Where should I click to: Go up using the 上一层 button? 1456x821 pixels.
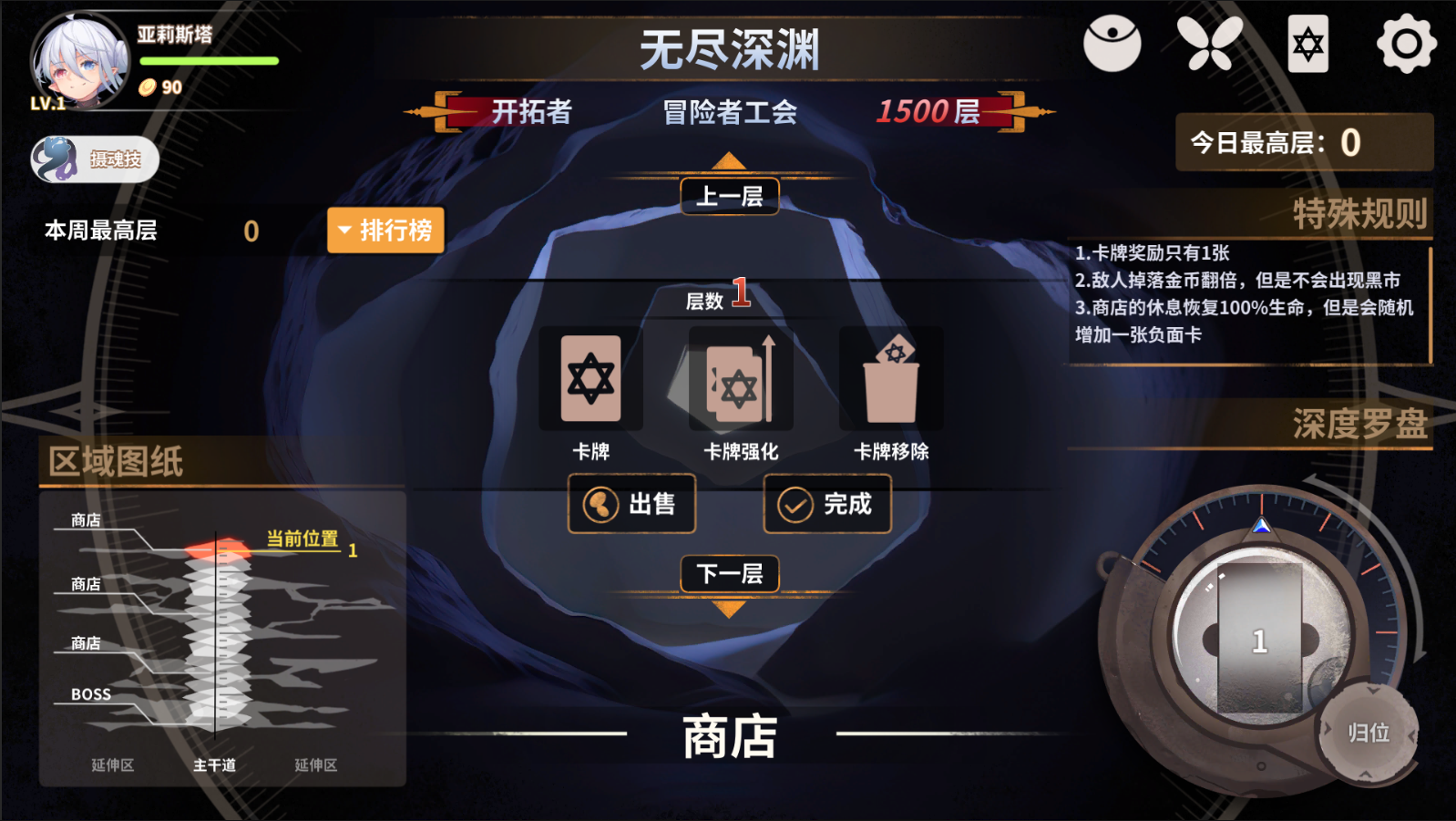[x=728, y=196]
